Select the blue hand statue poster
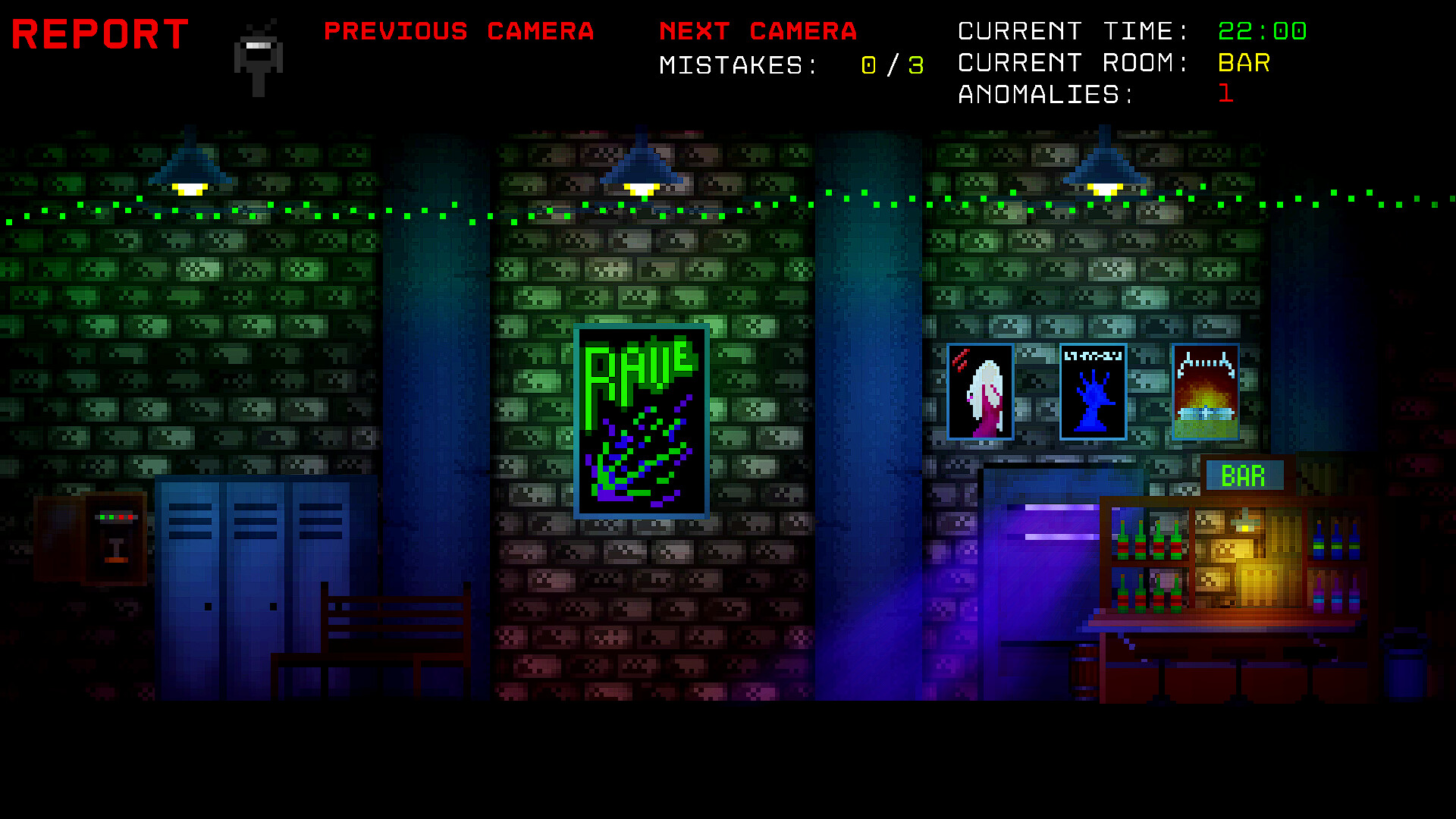The height and width of the screenshot is (819, 1456). click(1092, 391)
